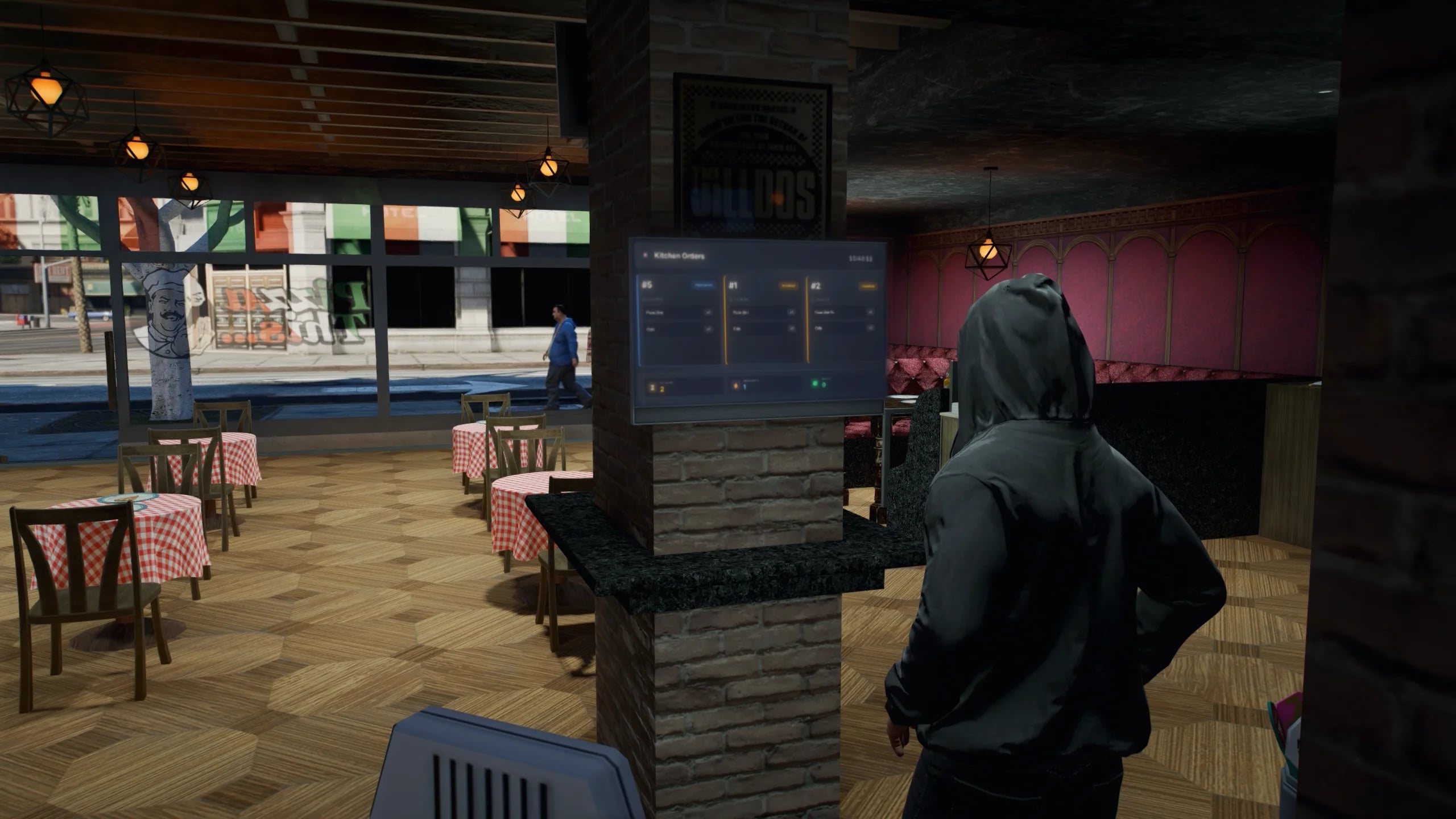The height and width of the screenshot is (819, 1456).
Task: Click the quantity badge on order #2 pizza row
Action: [869, 312]
